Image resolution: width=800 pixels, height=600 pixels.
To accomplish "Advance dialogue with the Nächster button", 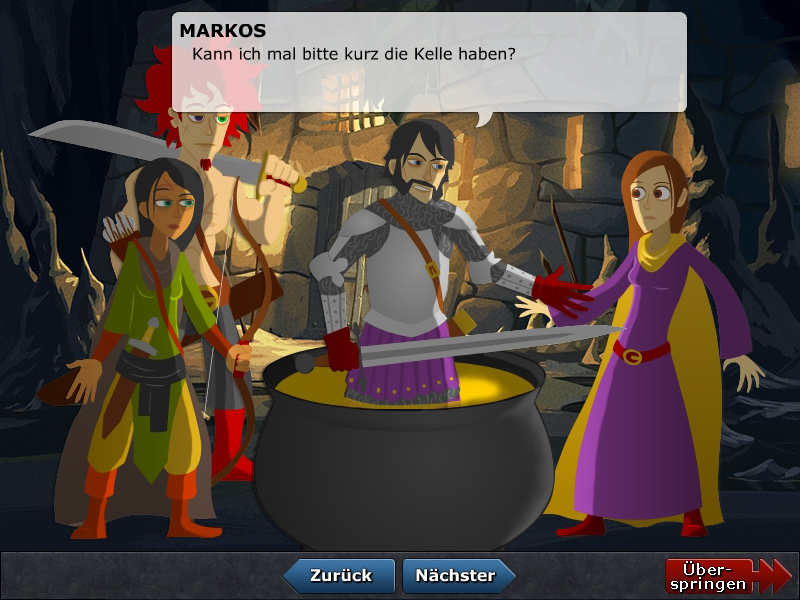I will (457, 576).
